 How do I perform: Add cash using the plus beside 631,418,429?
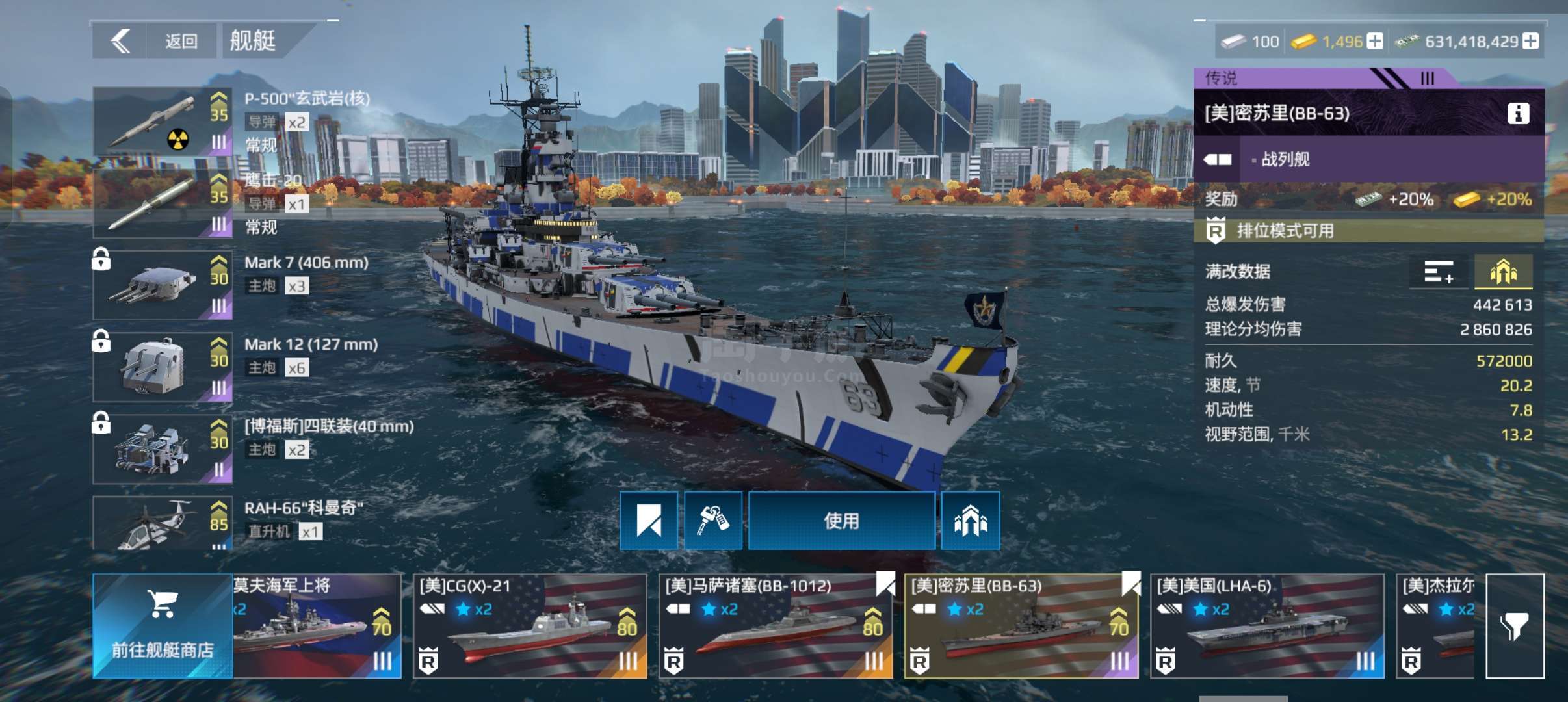(x=1531, y=42)
